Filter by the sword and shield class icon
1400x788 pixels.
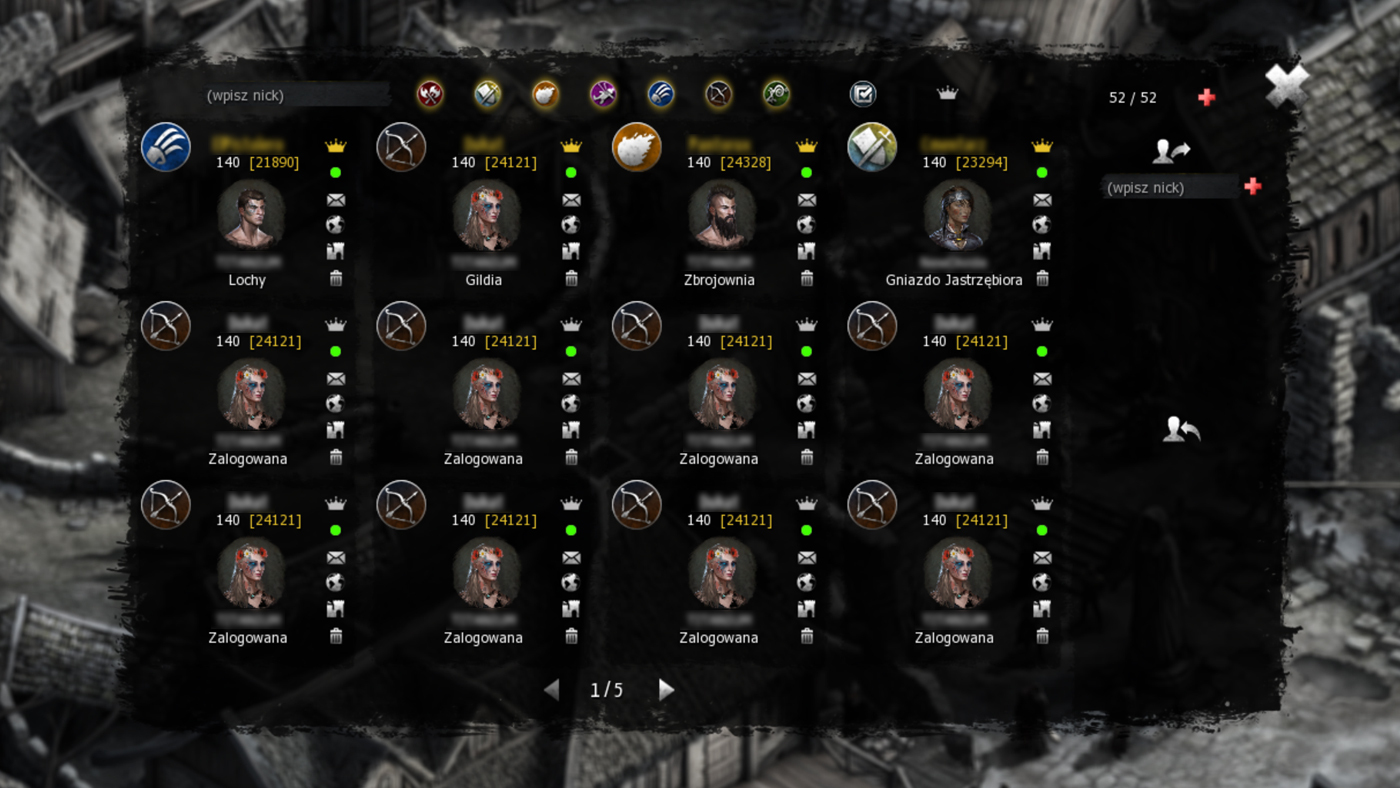click(487, 94)
